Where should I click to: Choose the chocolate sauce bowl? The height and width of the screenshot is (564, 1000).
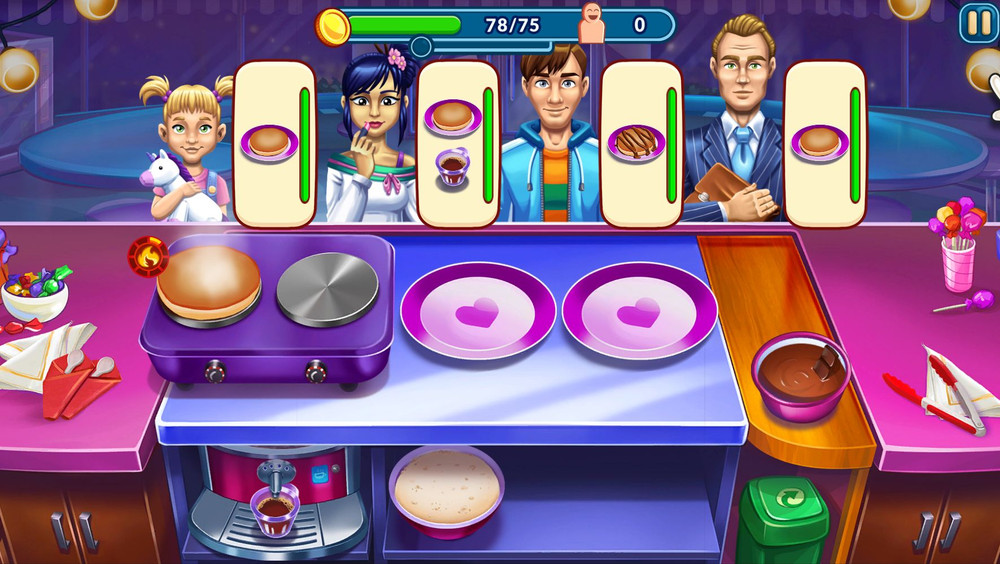coord(800,372)
